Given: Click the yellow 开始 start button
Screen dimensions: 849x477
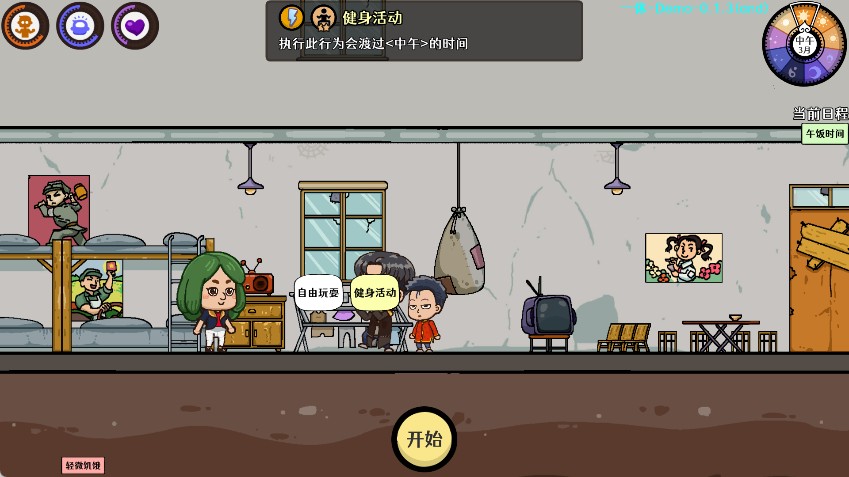Looking at the screenshot, I should click(x=424, y=438).
